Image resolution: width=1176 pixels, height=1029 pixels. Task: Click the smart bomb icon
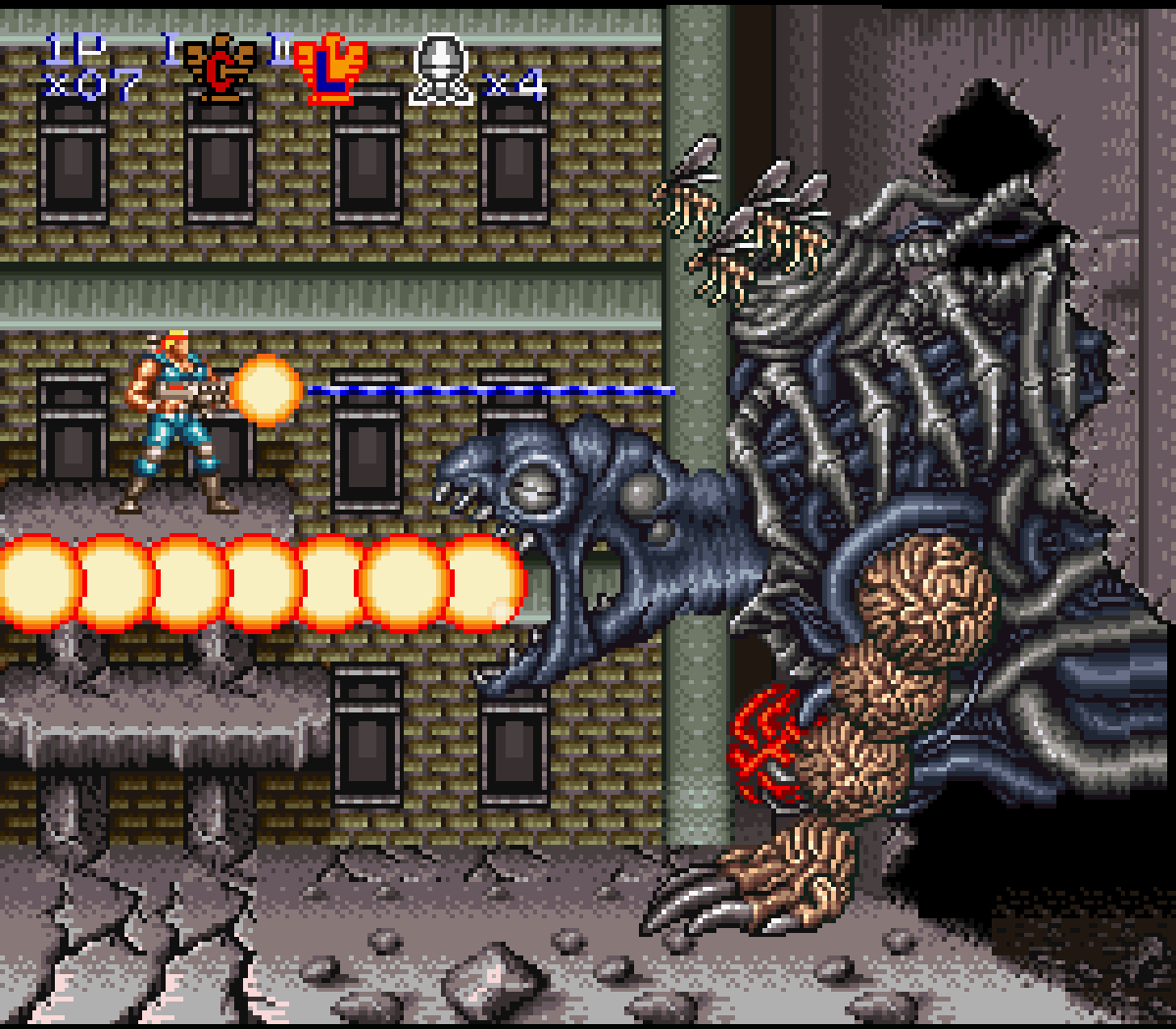pyautogui.click(x=440, y=69)
